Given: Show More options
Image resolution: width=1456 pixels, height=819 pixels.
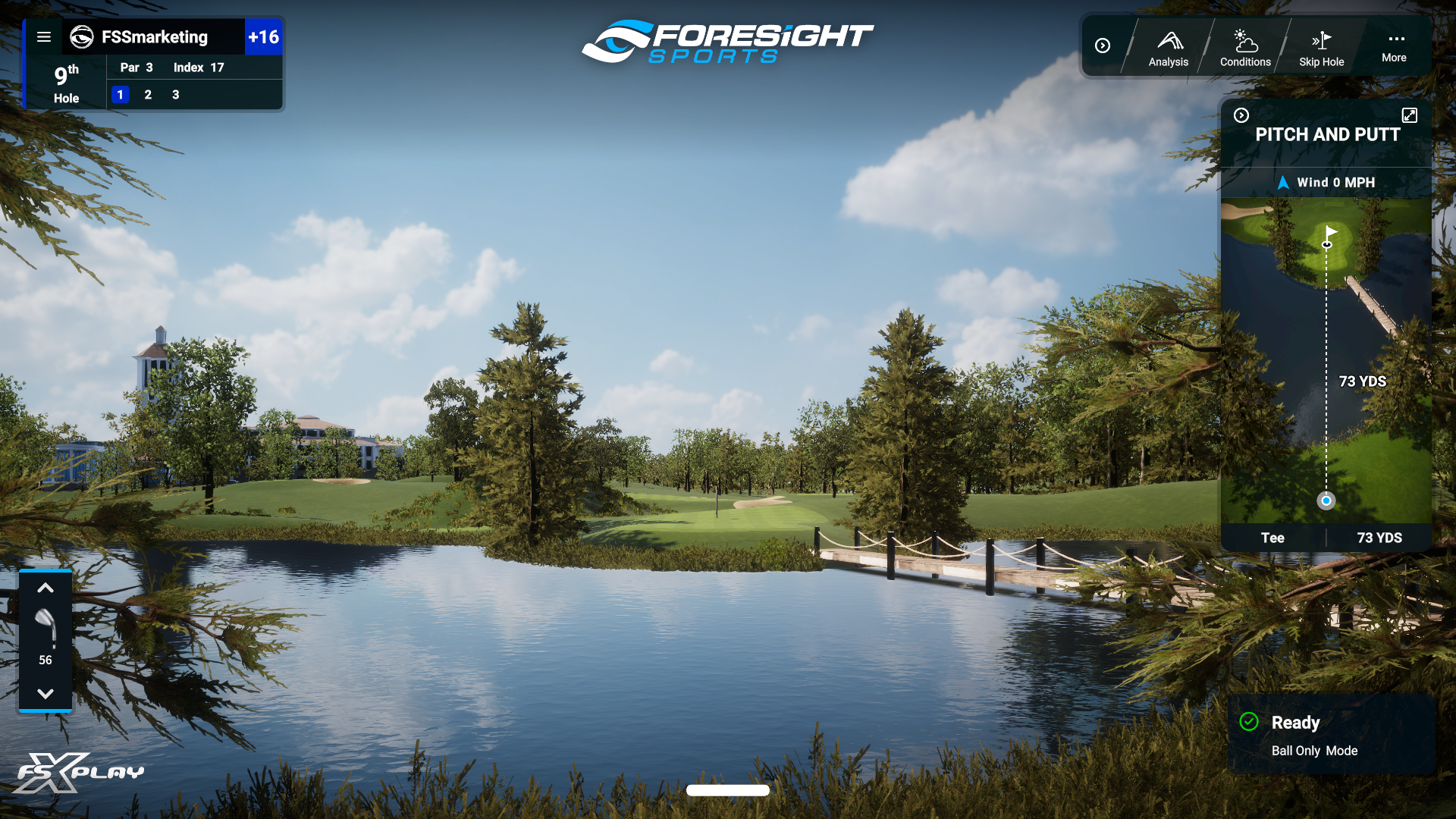Looking at the screenshot, I should 1394,46.
